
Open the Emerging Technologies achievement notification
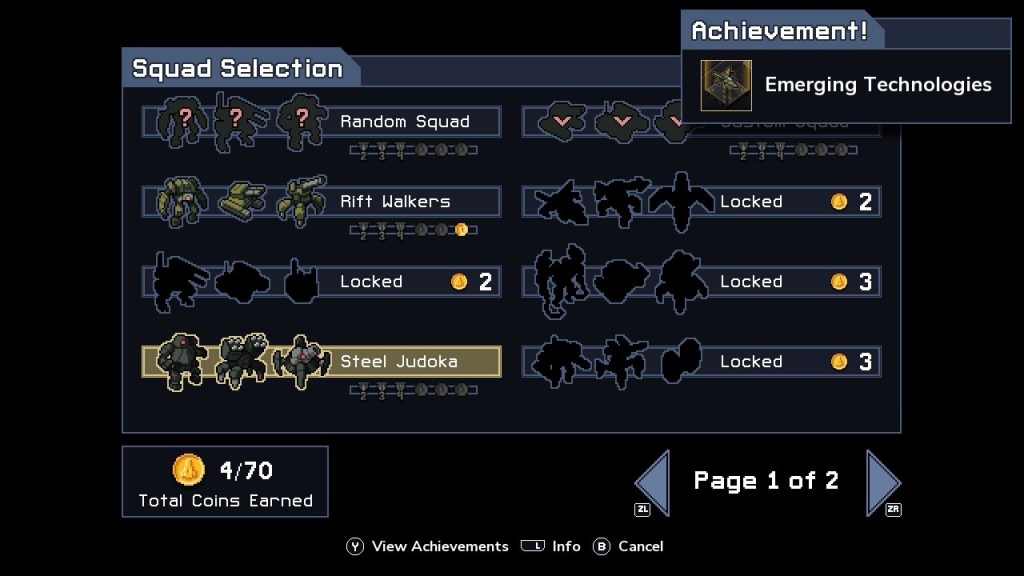coord(846,85)
